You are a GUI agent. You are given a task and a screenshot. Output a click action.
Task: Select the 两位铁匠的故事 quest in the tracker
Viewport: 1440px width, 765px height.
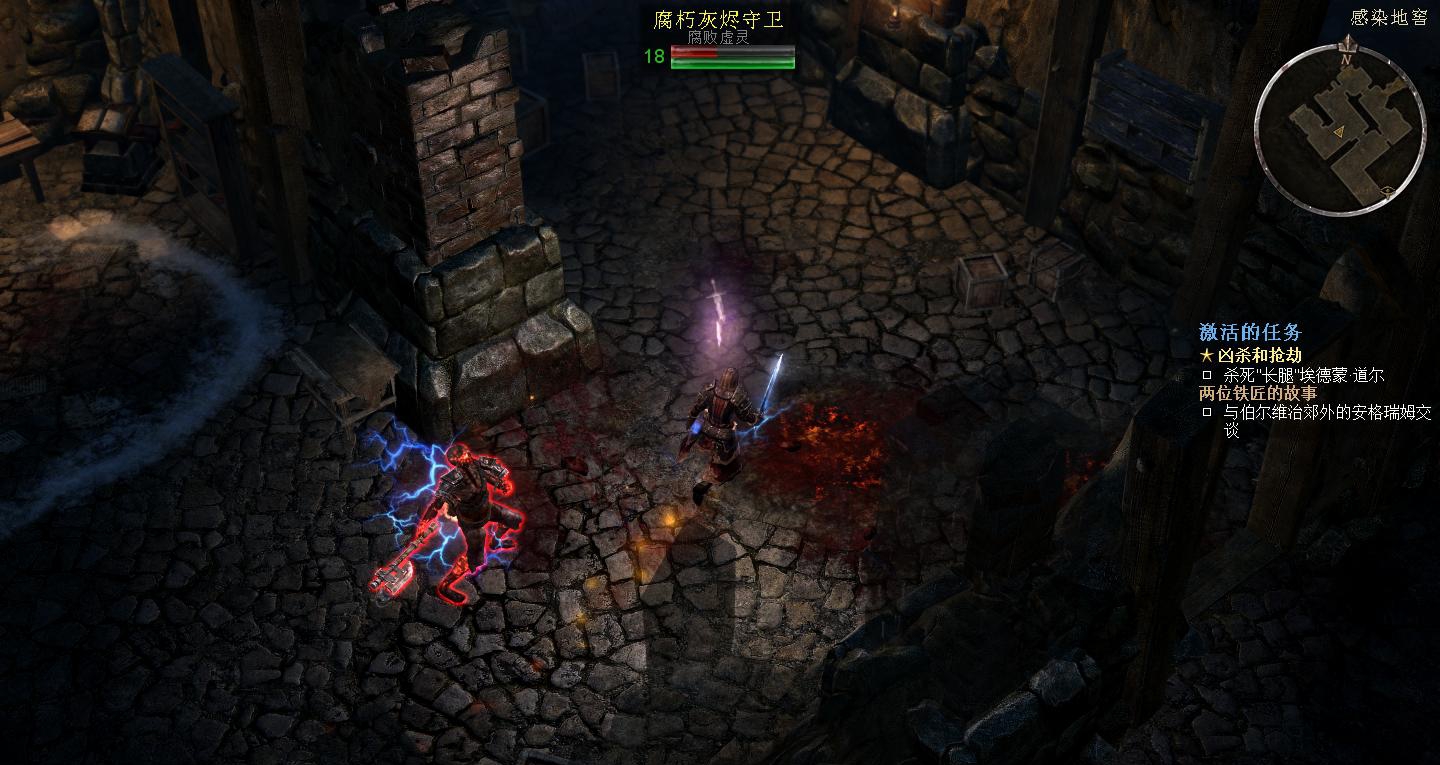[x=1258, y=393]
